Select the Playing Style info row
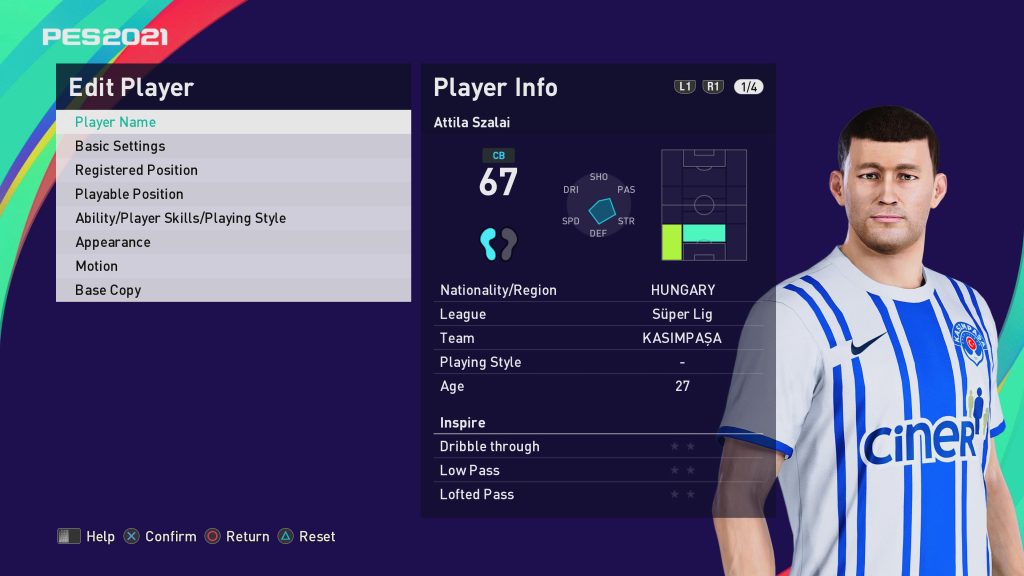This screenshot has width=1024, height=576. (597, 362)
